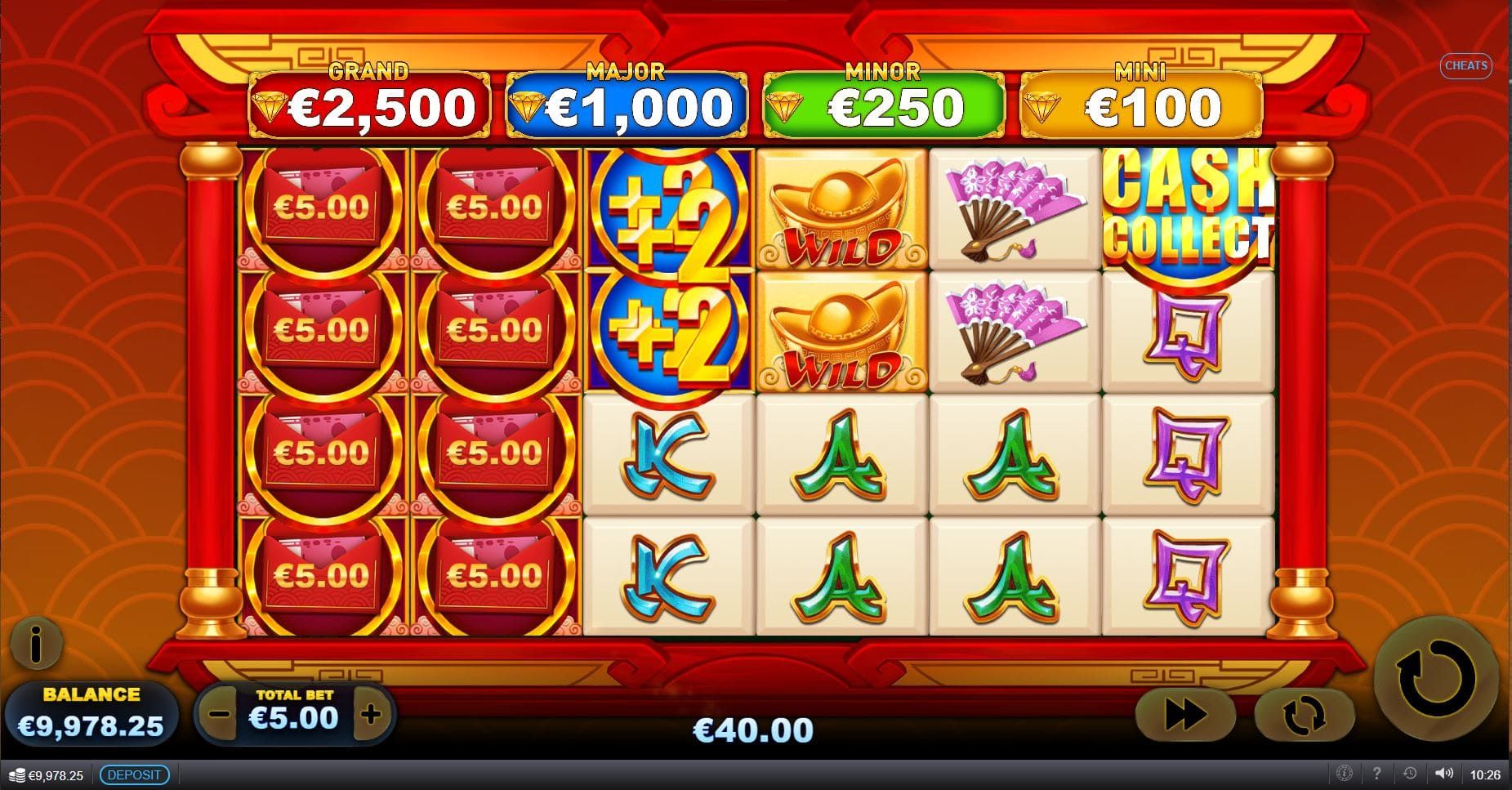Open the game information 'i' icon
The width and height of the screenshot is (1512, 790).
tap(36, 645)
